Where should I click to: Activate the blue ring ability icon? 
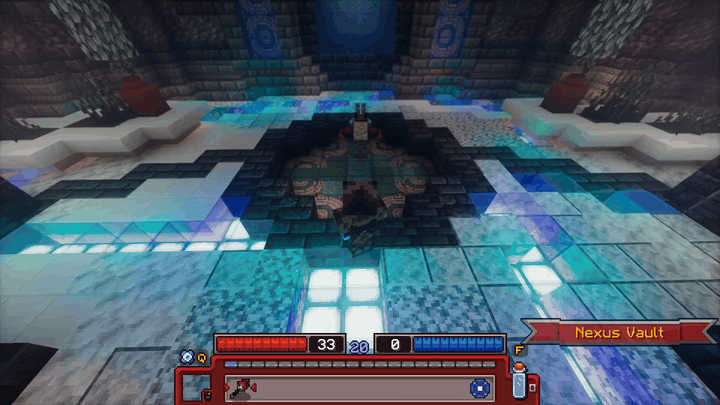(x=185, y=355)
